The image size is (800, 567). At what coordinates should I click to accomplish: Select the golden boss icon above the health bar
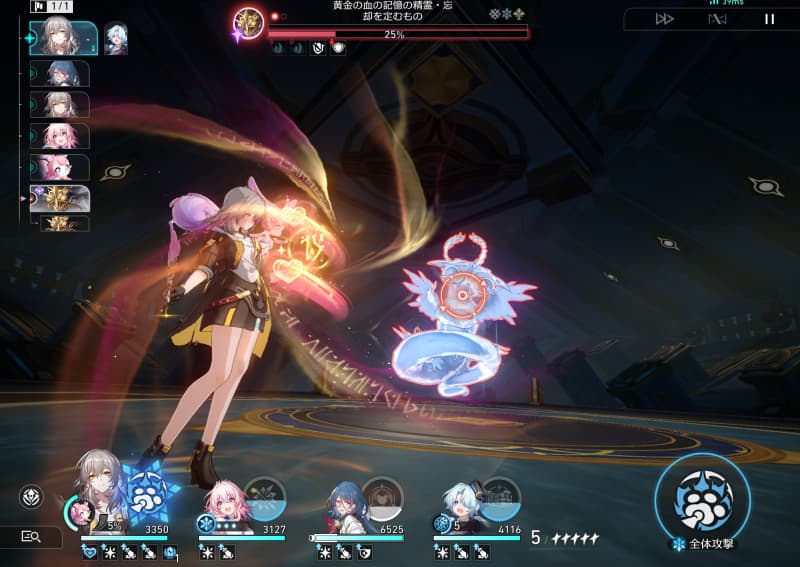pyautogui.click(x=247, y=23)
